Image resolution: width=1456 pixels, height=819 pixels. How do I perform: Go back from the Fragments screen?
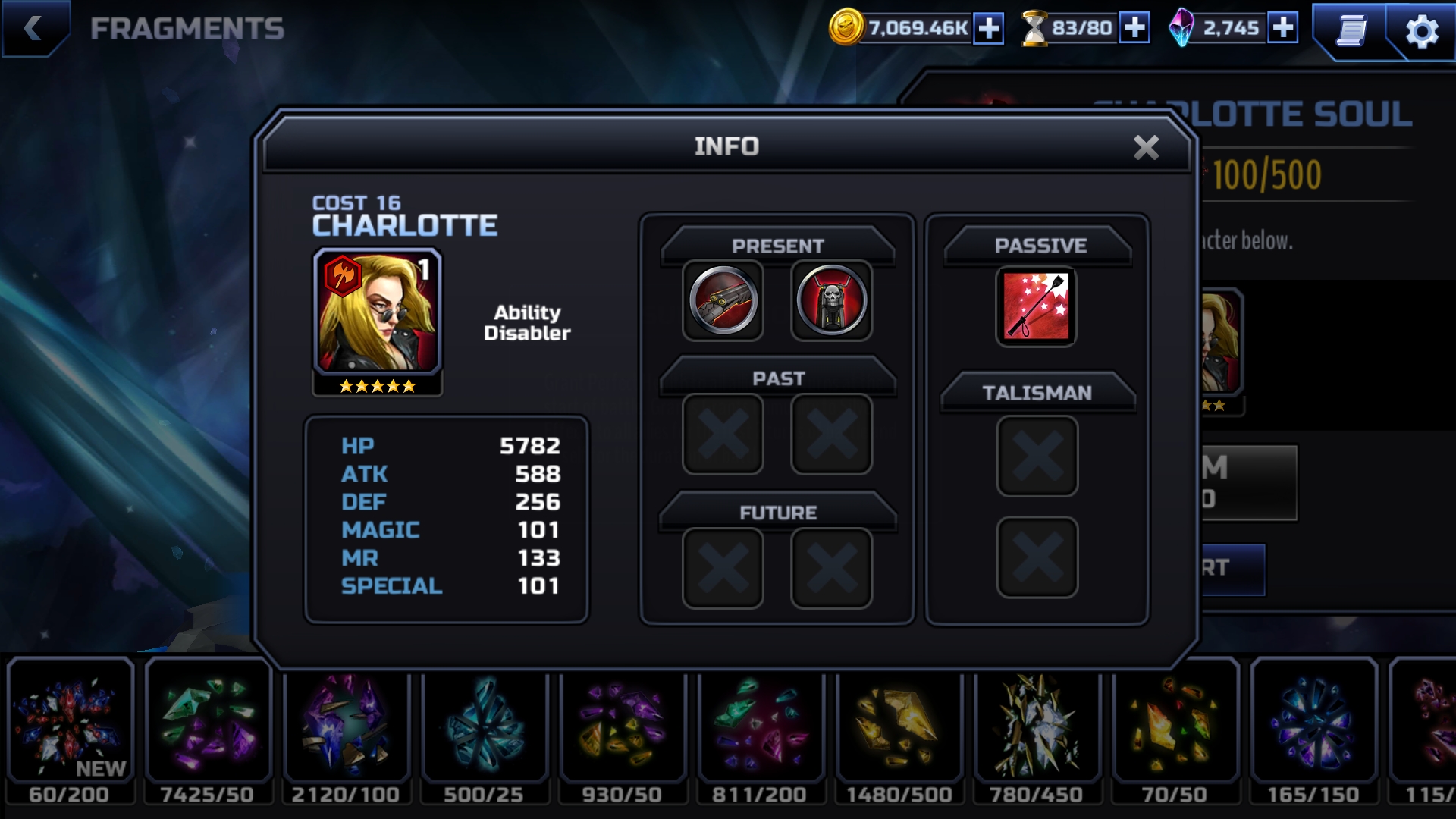coord(33,29)
